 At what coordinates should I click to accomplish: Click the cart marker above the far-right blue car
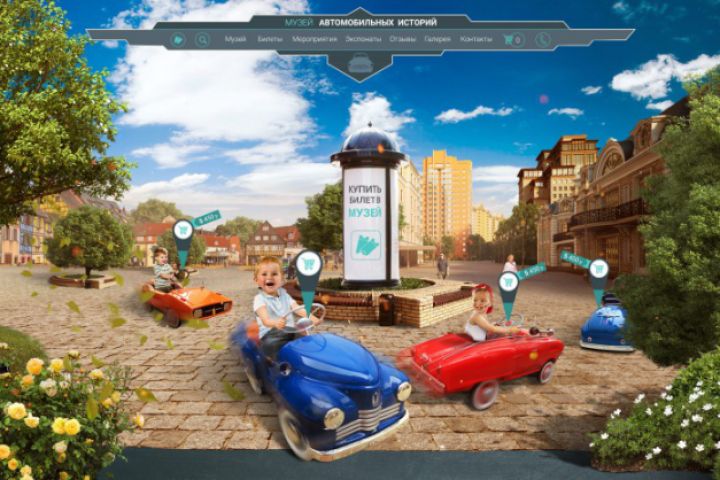(599, 269)
